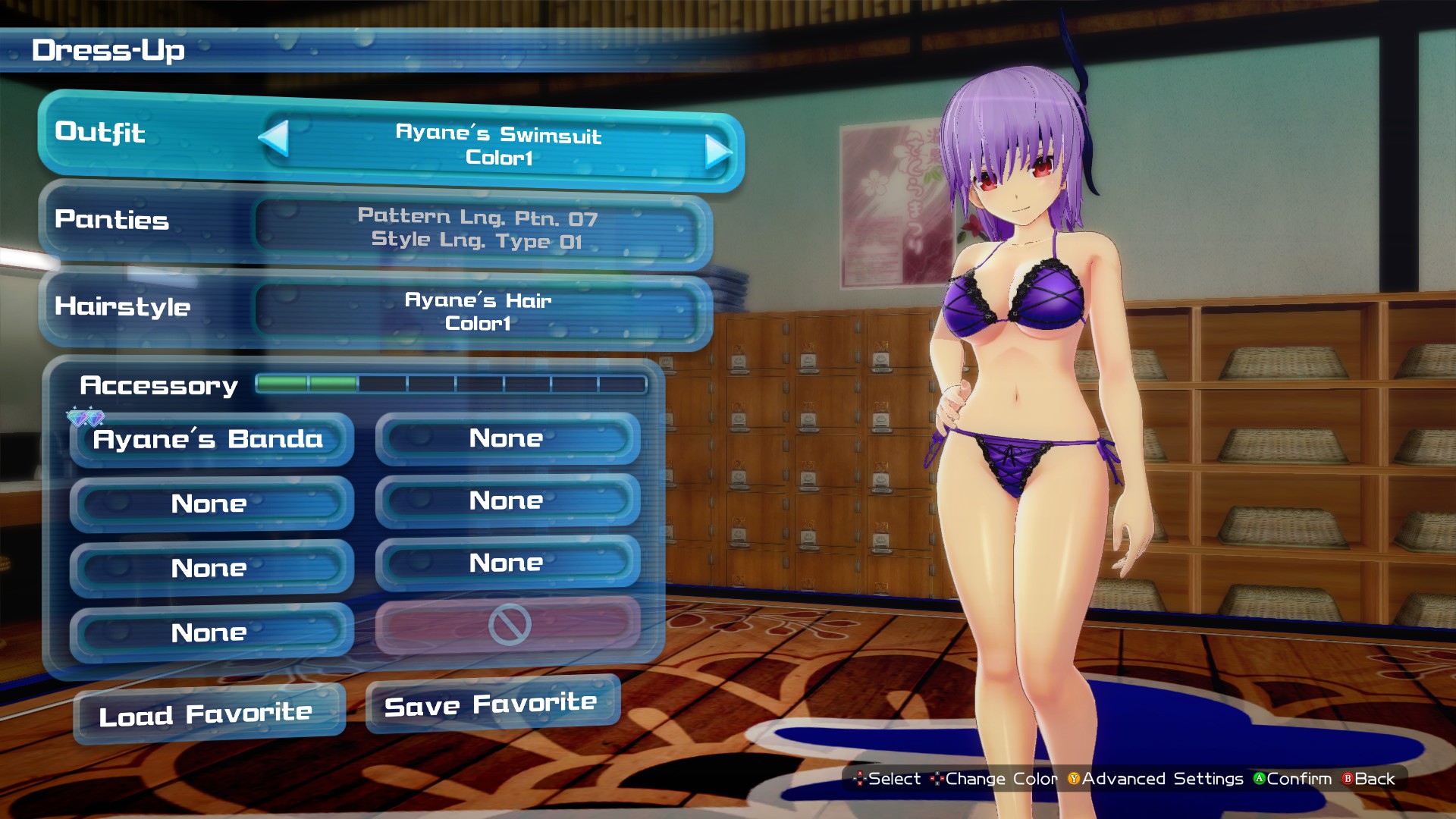Viewport: 1456px width, 819px height.
Task: Click the d-pad icon next to Select
Action: pos(859,779)
